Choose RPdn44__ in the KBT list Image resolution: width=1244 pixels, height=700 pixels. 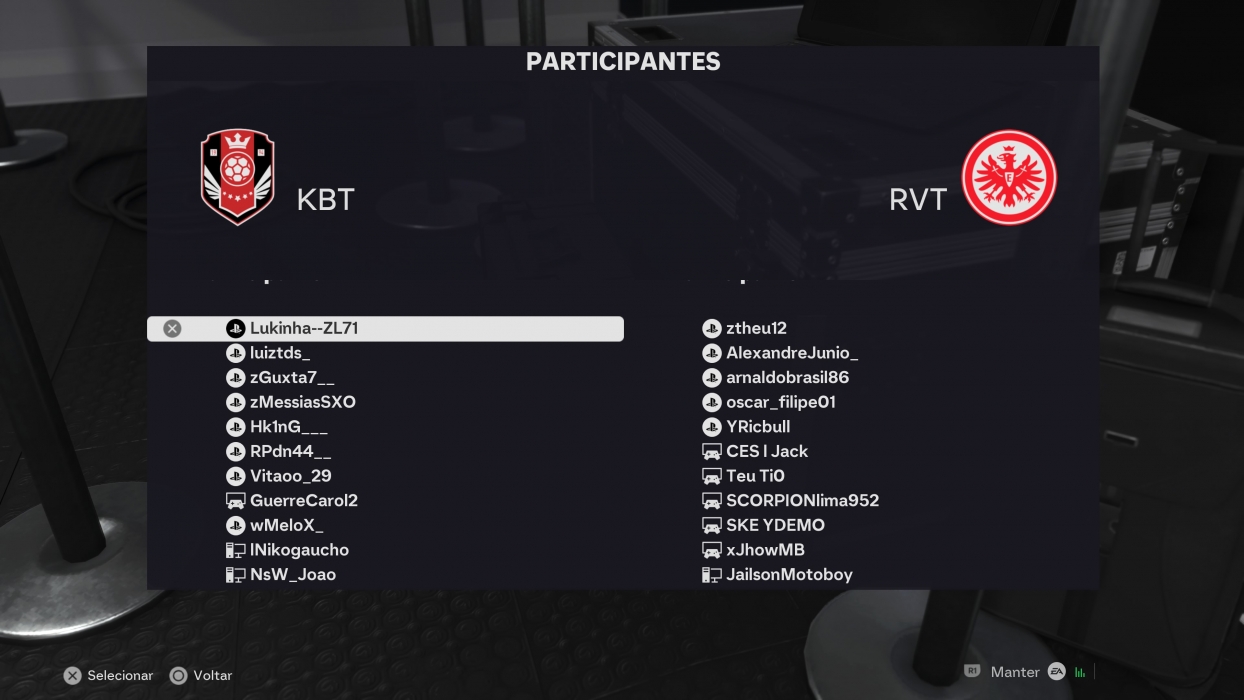tap(290, 451)
